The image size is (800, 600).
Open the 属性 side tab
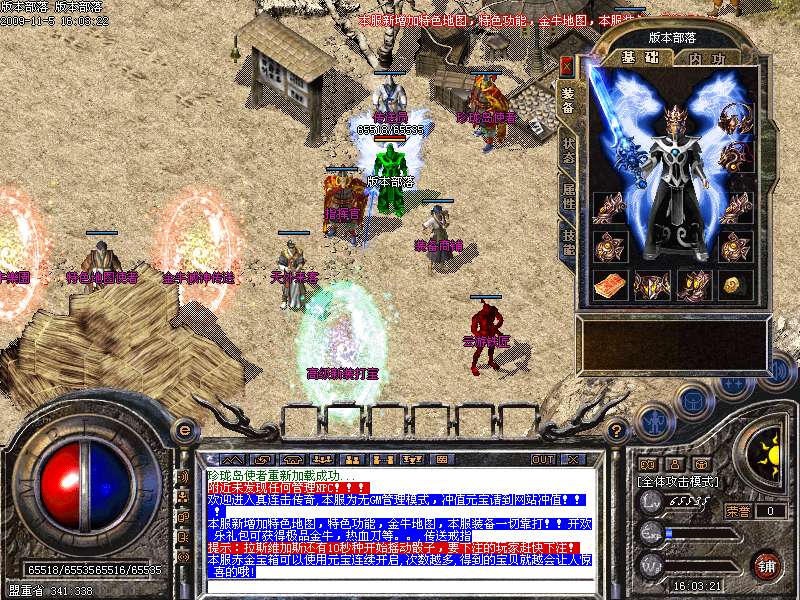pos(568,195)
